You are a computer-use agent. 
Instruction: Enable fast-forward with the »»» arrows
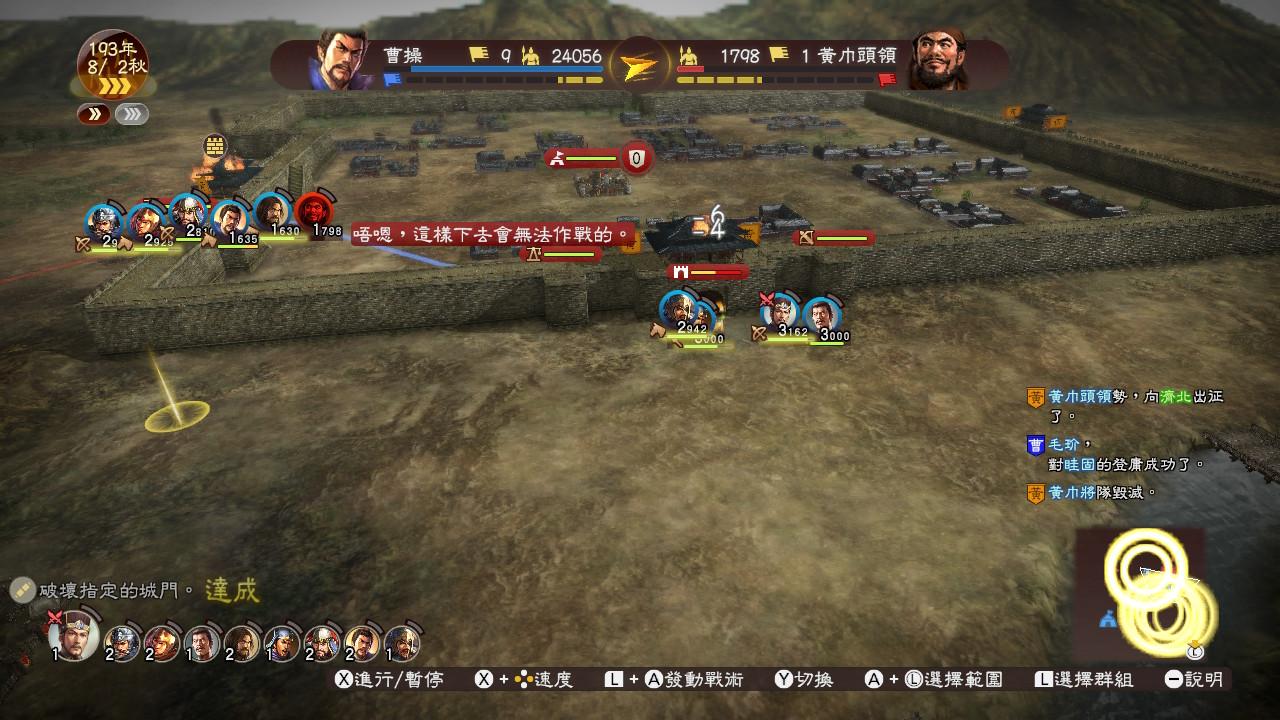pyautogui.click(x=130, y=114)
